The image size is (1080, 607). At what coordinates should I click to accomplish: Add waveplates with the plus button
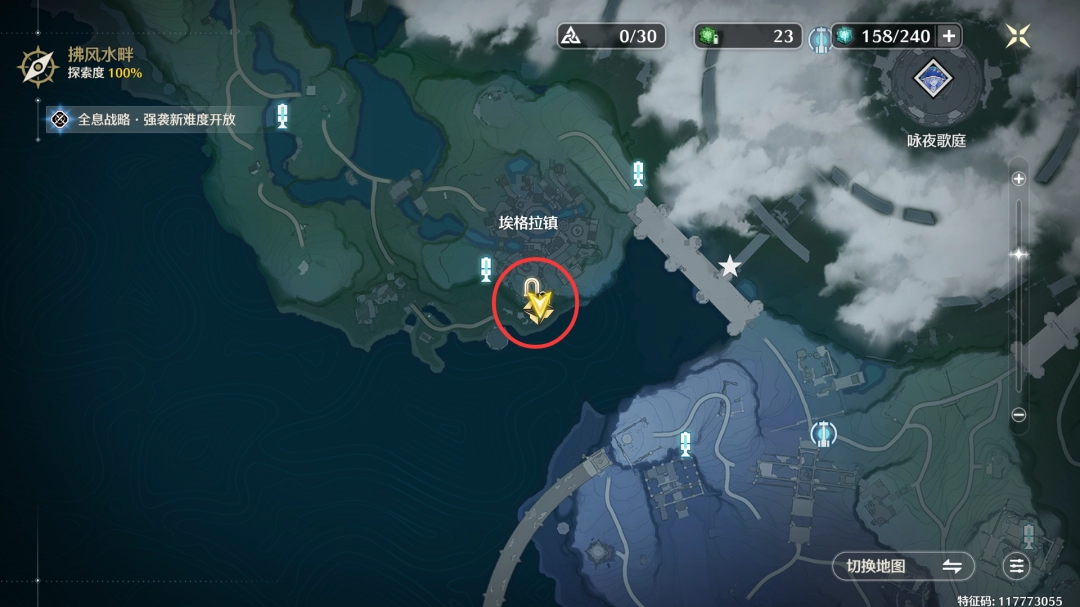click(949, 36)
